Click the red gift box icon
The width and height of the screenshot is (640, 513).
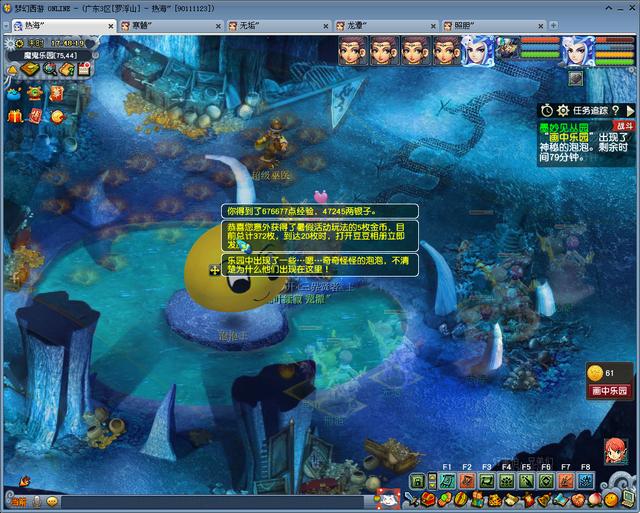(x=15, y=117)
